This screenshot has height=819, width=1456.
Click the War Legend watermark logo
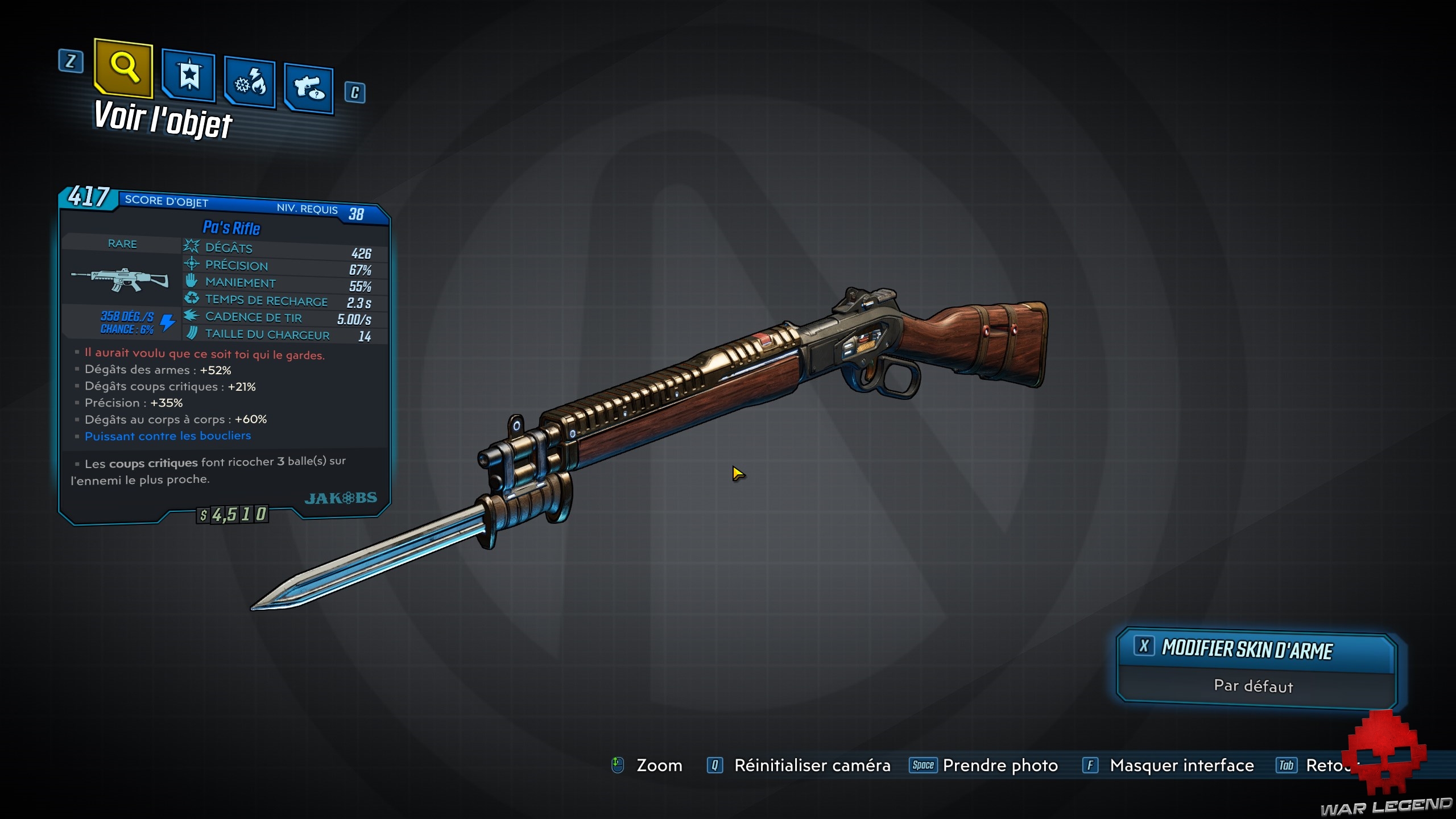(1387, 768)
